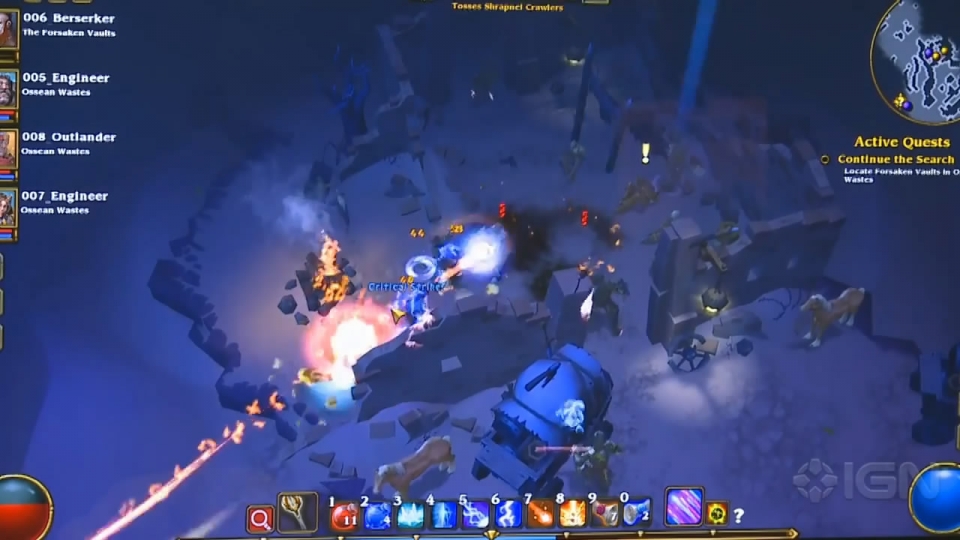960x540 pixels.
Task: Select the 005_Engineer party portrait
Action: (x=8, y=89)
